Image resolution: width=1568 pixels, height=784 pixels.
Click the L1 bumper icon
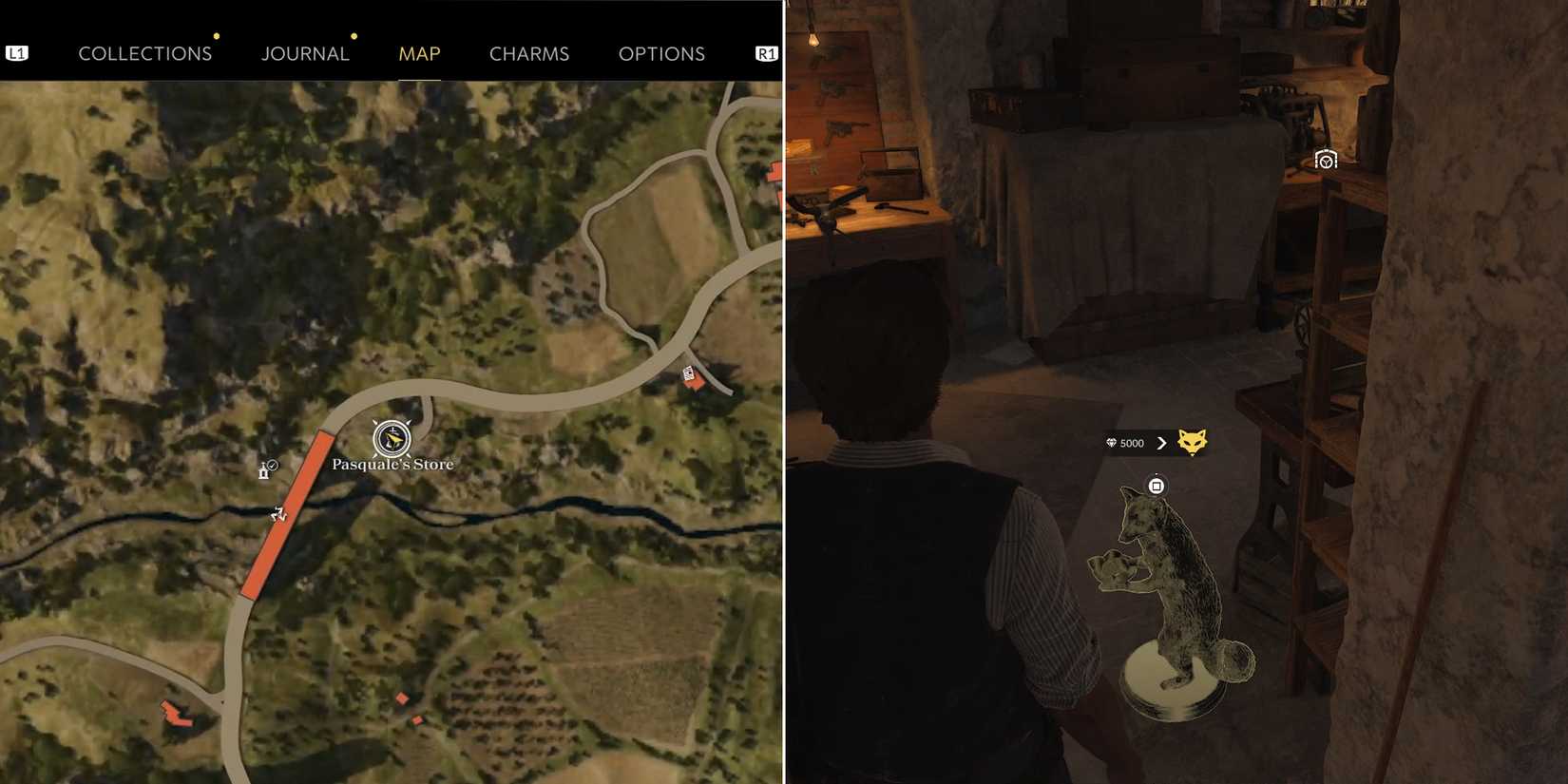(x=17, y=53)
